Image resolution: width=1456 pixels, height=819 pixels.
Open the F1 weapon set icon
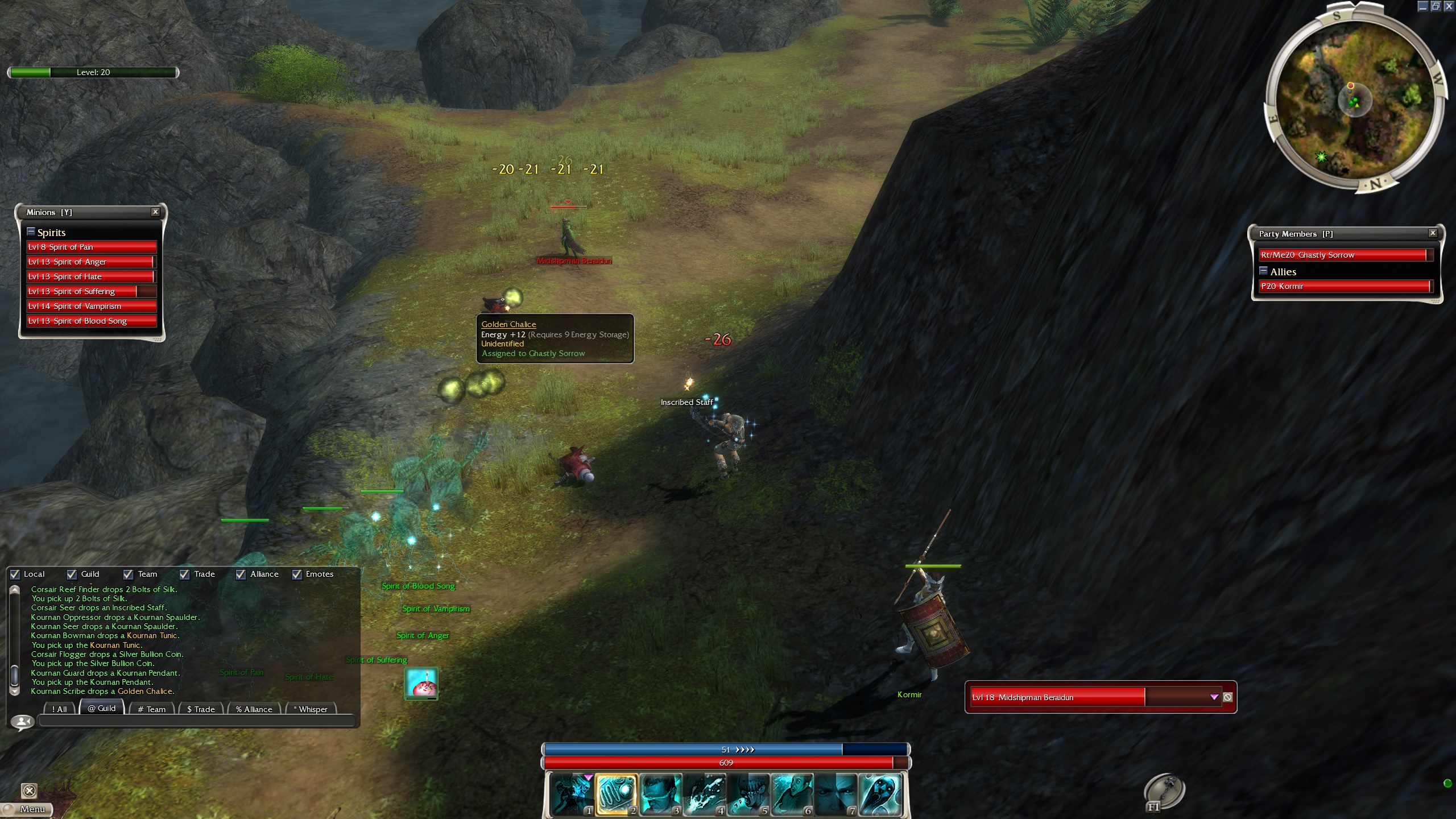tap(1164, 791)
